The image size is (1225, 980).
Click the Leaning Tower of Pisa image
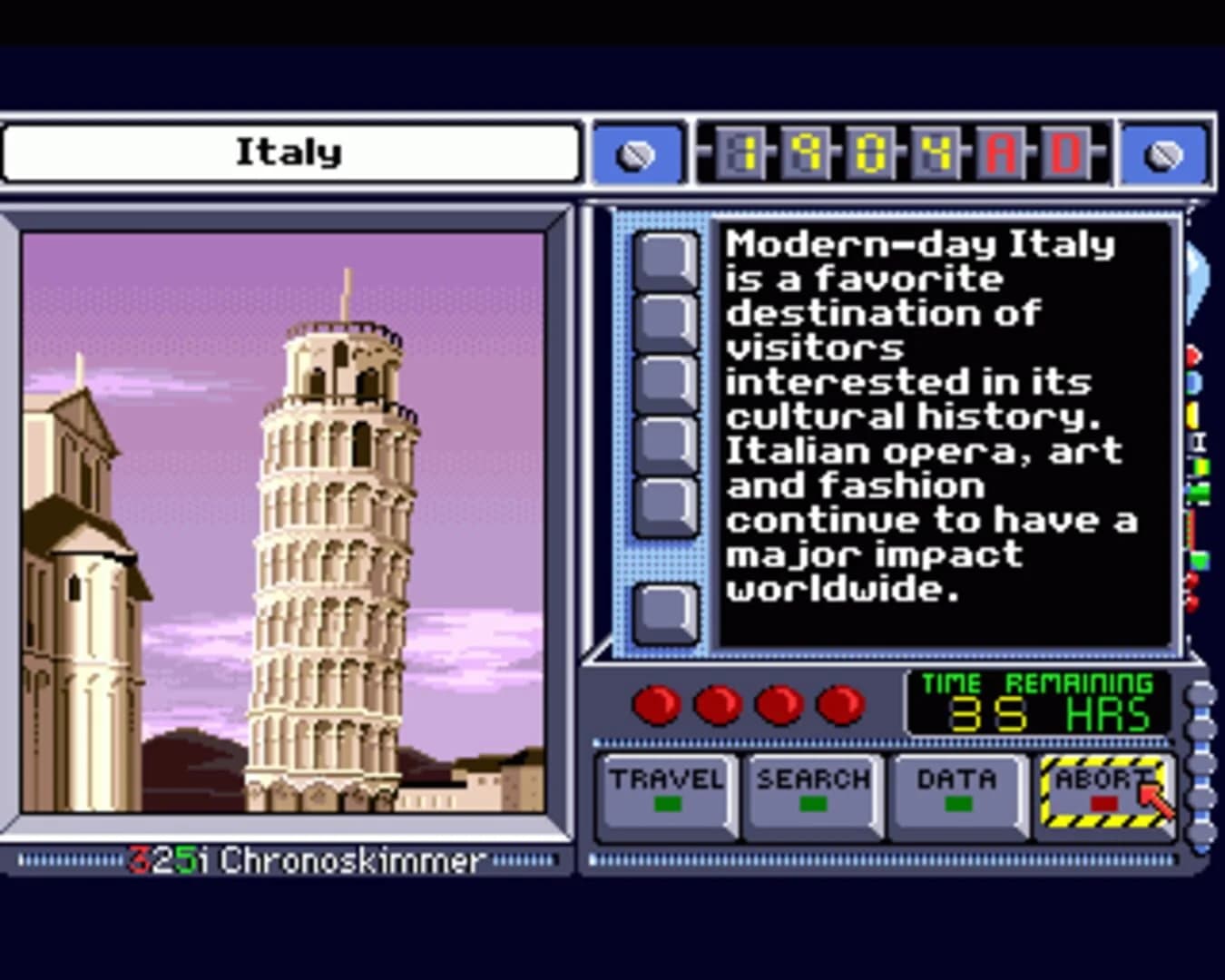pyautogui.click(x=333, y=544)
